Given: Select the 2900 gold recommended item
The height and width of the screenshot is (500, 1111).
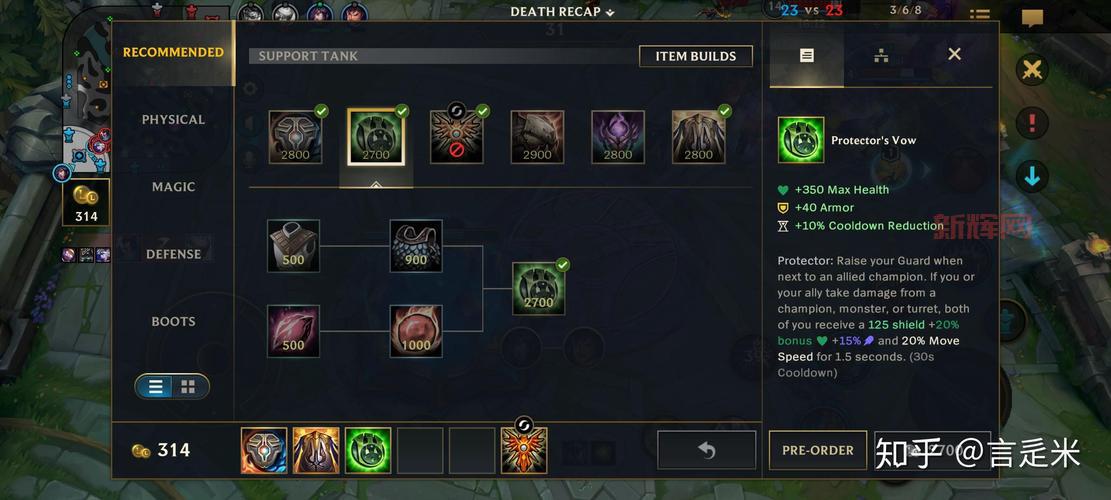Looking at the screenshot, I should [537, 137].
